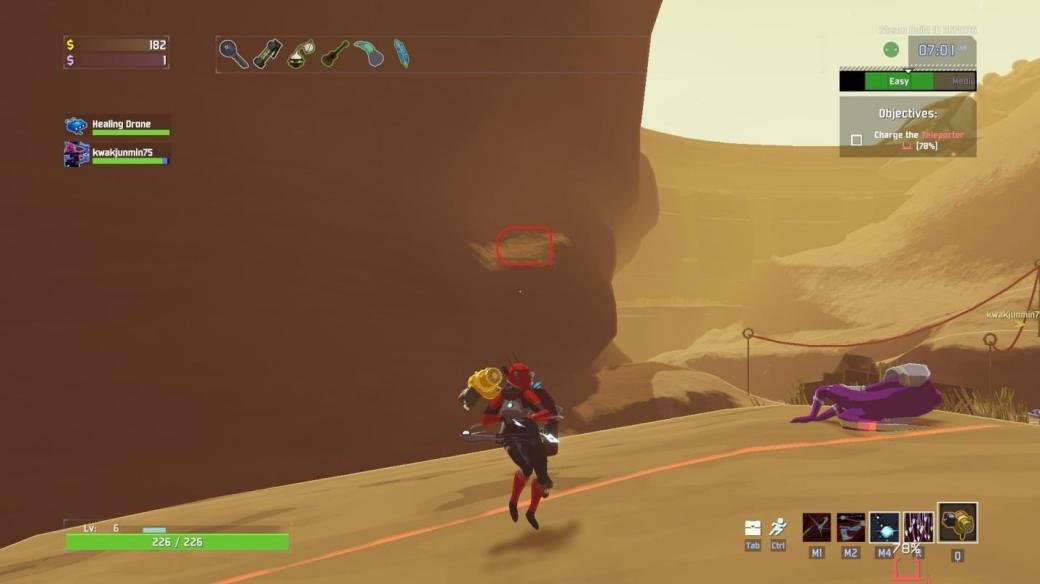Click the green canister item icon
1040x584 pixels.
click(267, 53)
